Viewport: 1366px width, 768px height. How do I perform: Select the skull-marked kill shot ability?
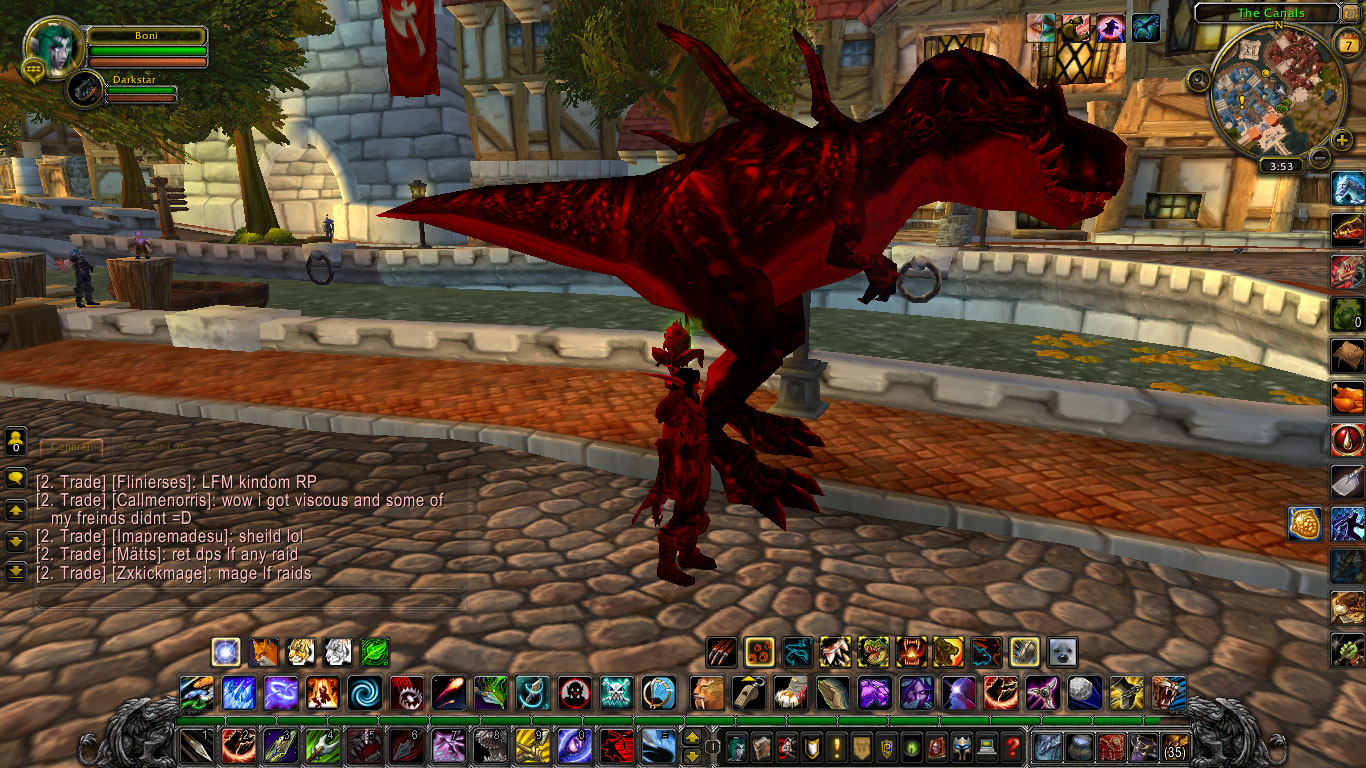573,693
